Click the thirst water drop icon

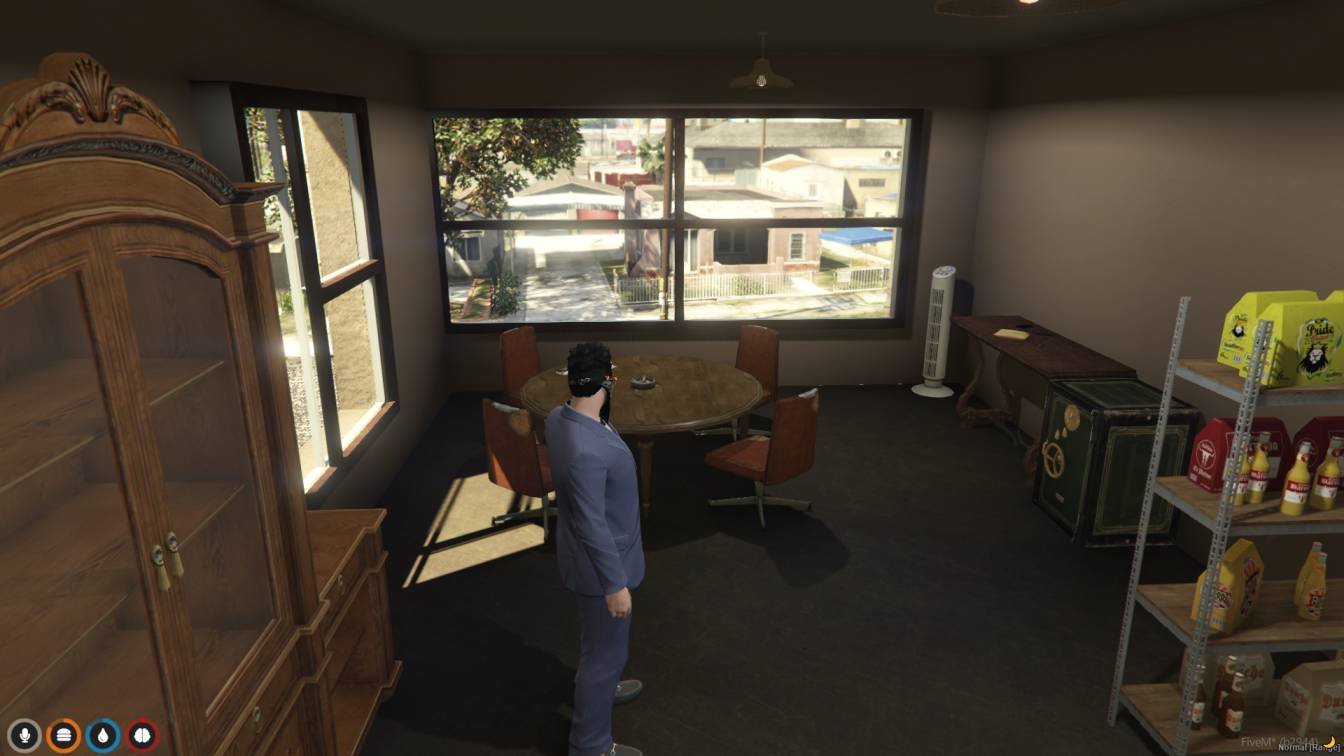(x=100, y=733)
